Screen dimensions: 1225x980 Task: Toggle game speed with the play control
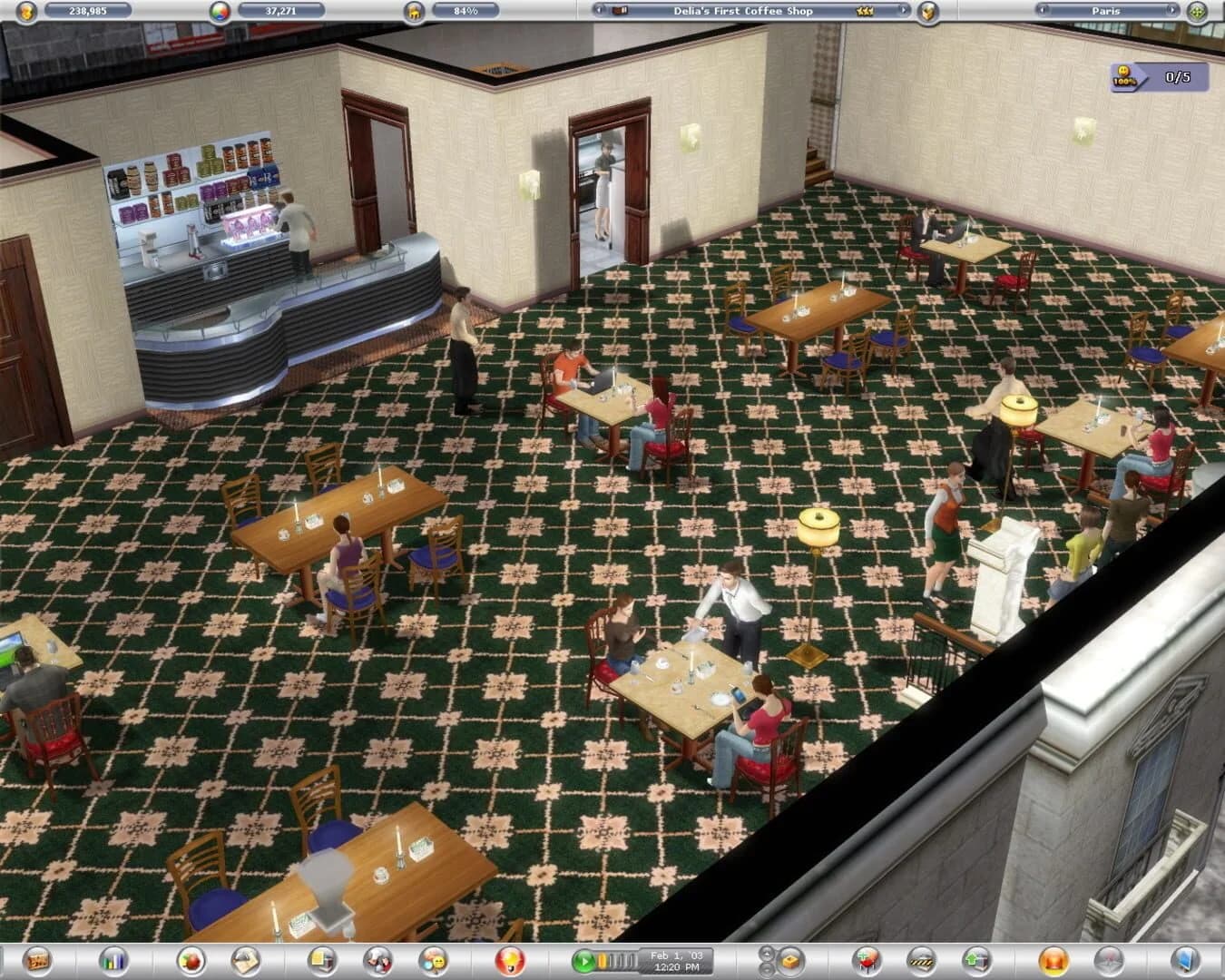[x=584, y=963]
